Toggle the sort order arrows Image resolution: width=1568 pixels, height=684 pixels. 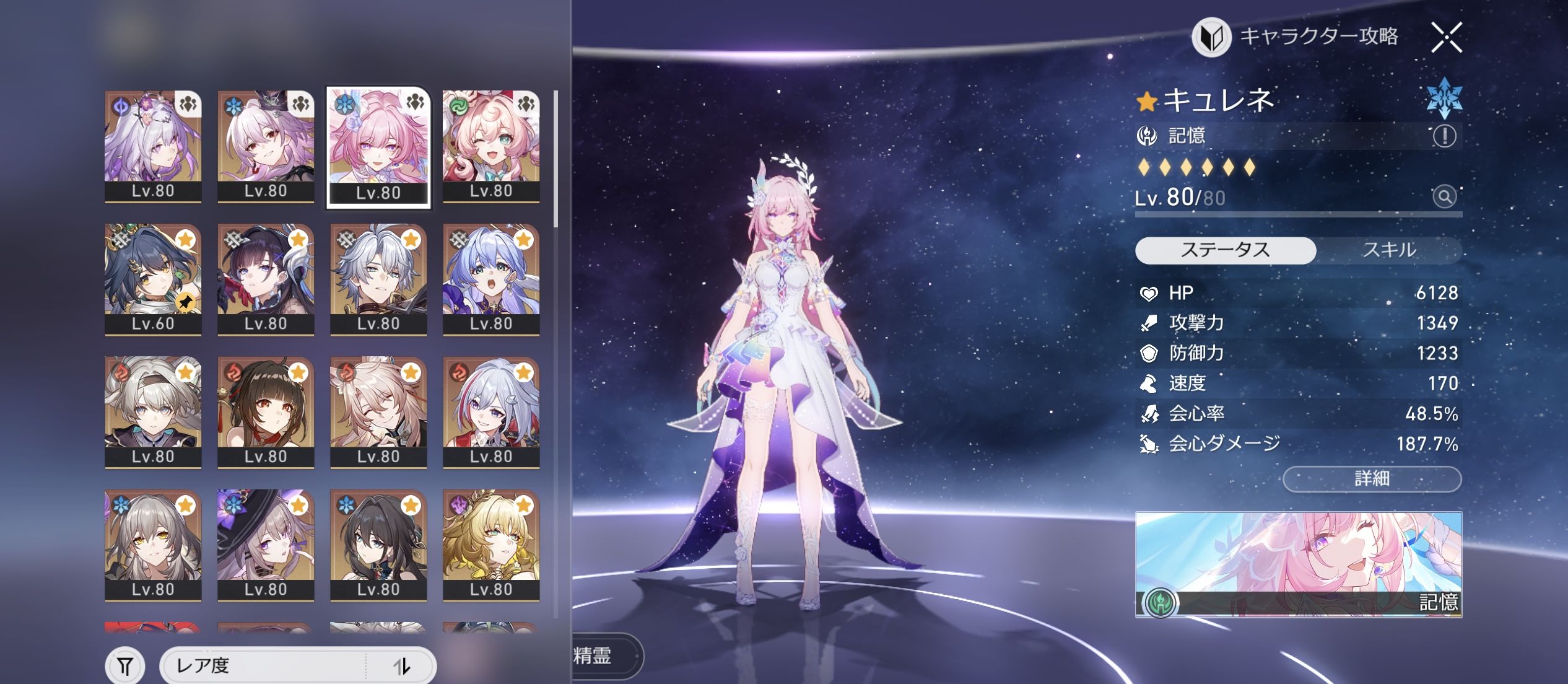point(402,666)
